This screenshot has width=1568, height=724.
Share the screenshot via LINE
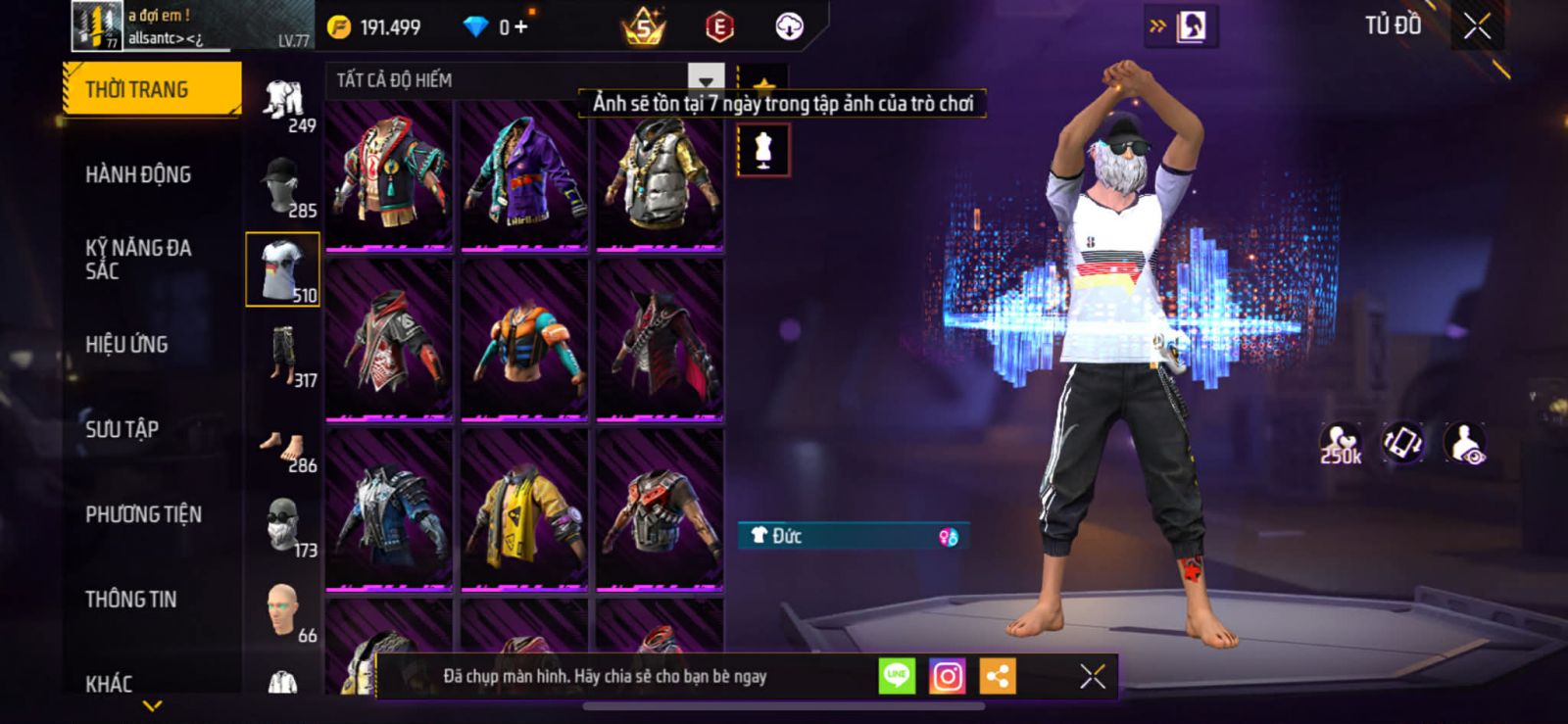(x=896, y=676)
